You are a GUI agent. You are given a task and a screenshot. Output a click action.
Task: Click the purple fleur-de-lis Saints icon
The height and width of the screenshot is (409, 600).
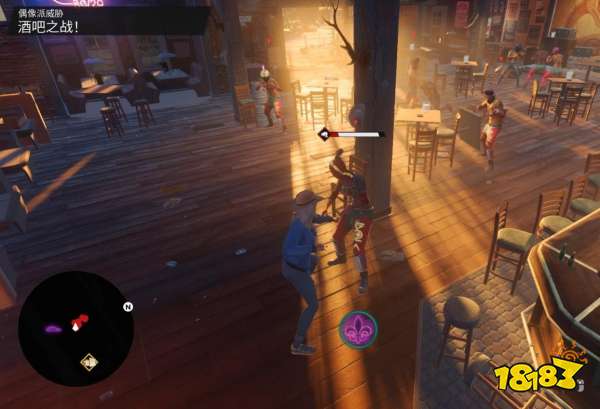click(x=358, y=328)
